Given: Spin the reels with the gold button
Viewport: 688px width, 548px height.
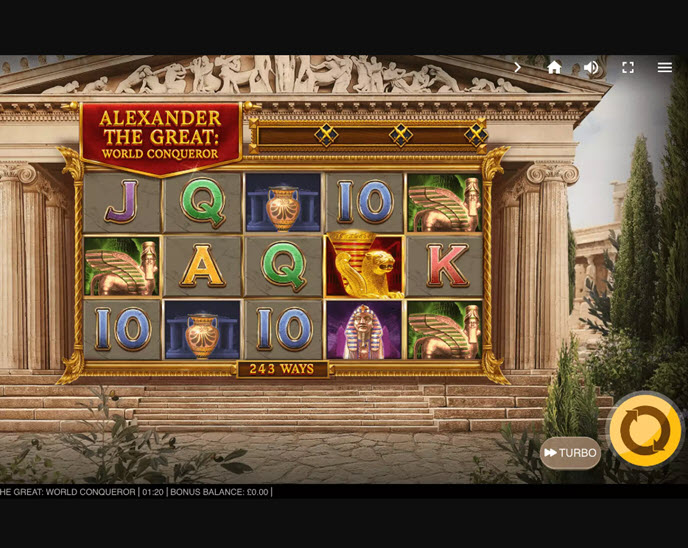Looking at the screenshot, I should (645, 430).
